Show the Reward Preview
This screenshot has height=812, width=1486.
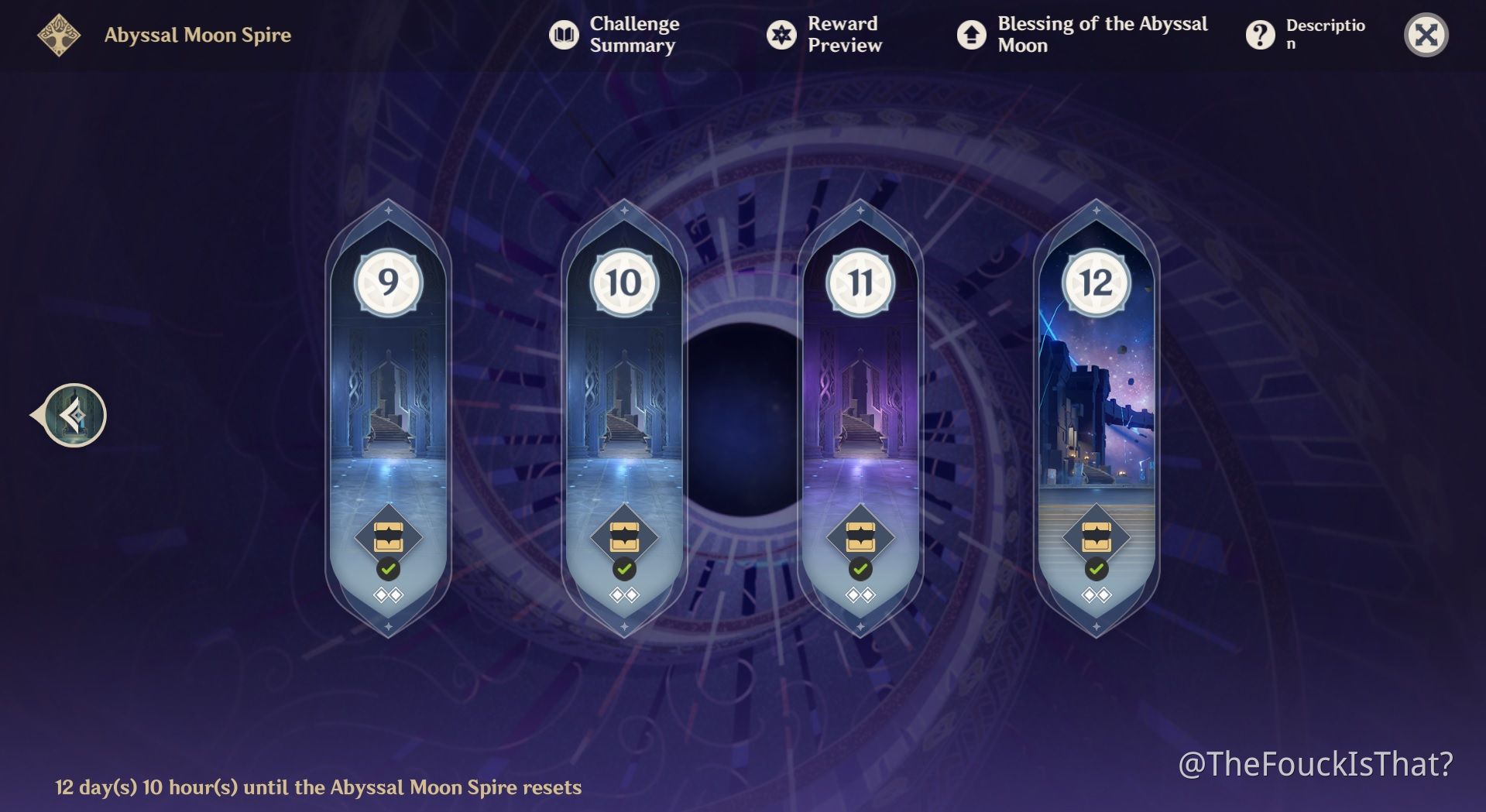[x=825, y=35]
